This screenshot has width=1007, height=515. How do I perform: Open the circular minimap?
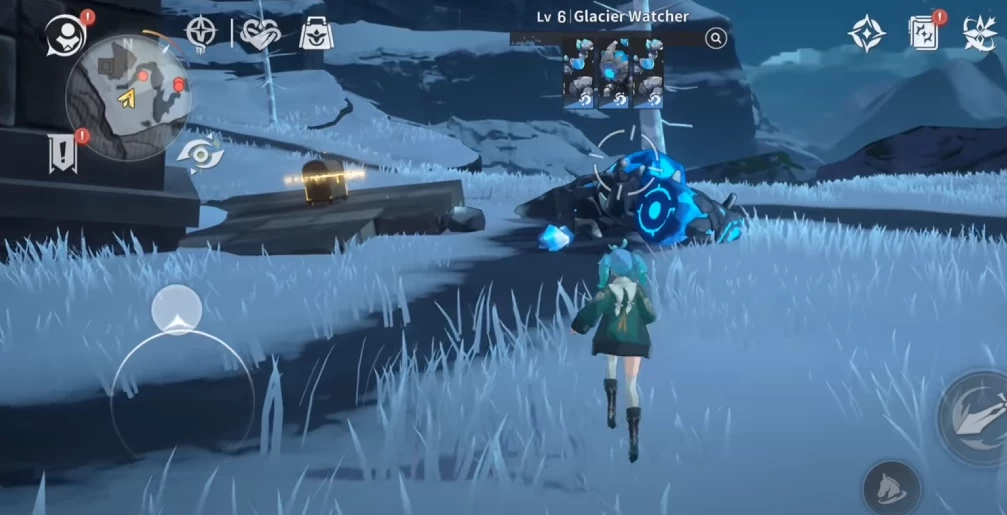tap(126, 97)
